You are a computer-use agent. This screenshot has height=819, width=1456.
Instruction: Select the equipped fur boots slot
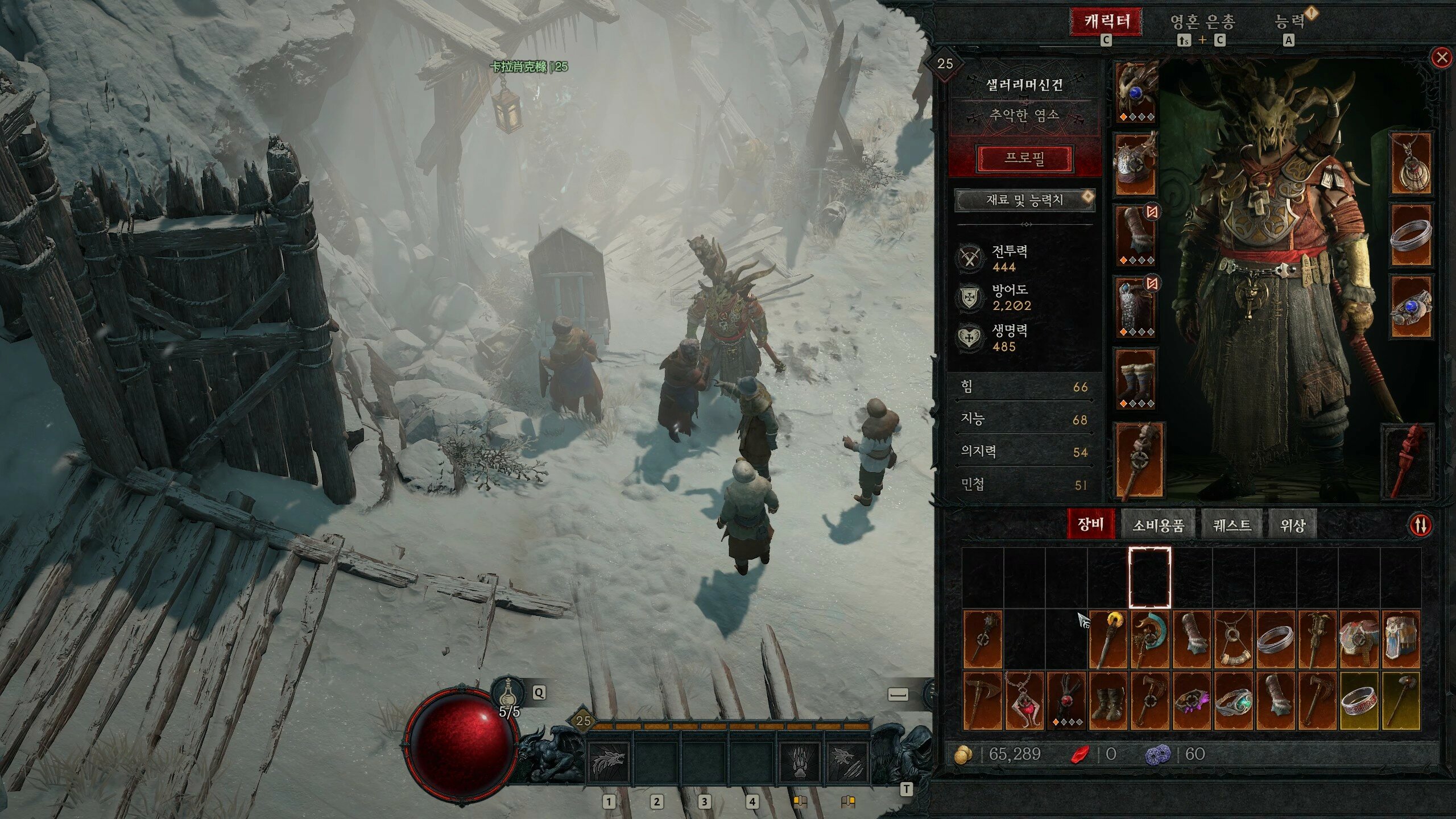[x=1136, y=379]
